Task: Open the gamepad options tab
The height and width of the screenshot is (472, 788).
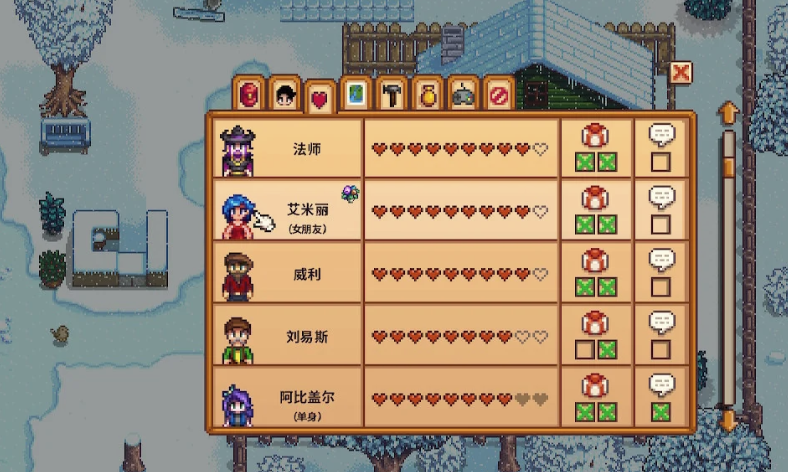Action: point(463,95)
